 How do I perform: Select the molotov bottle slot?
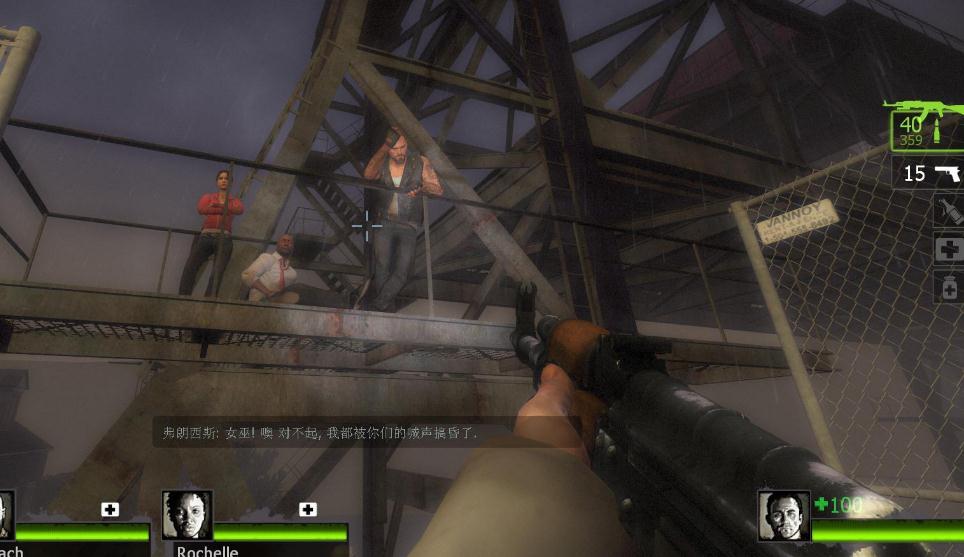pyautogui.click(x=948, y=210)
